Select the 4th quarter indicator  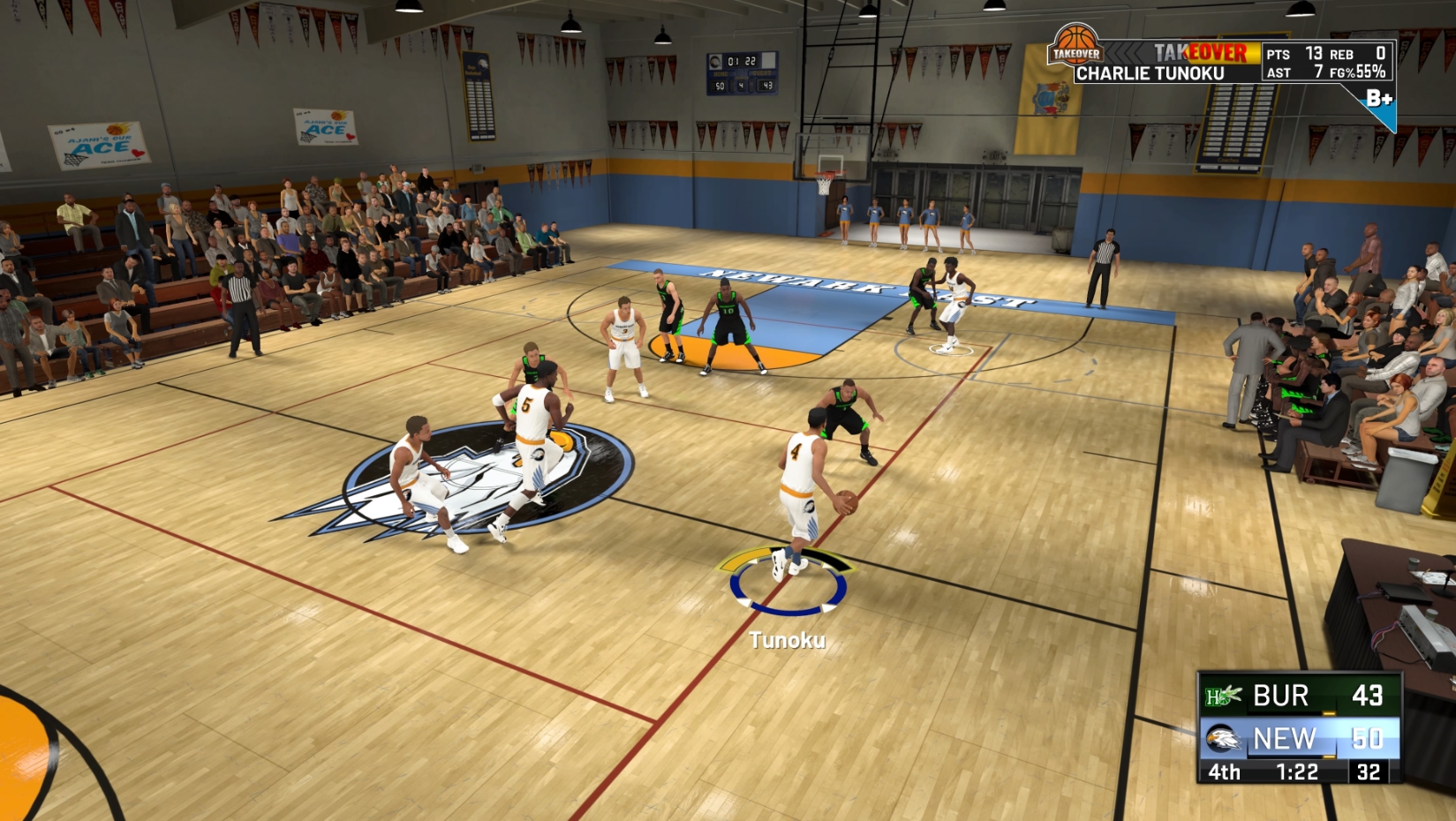coord(1226,772)
